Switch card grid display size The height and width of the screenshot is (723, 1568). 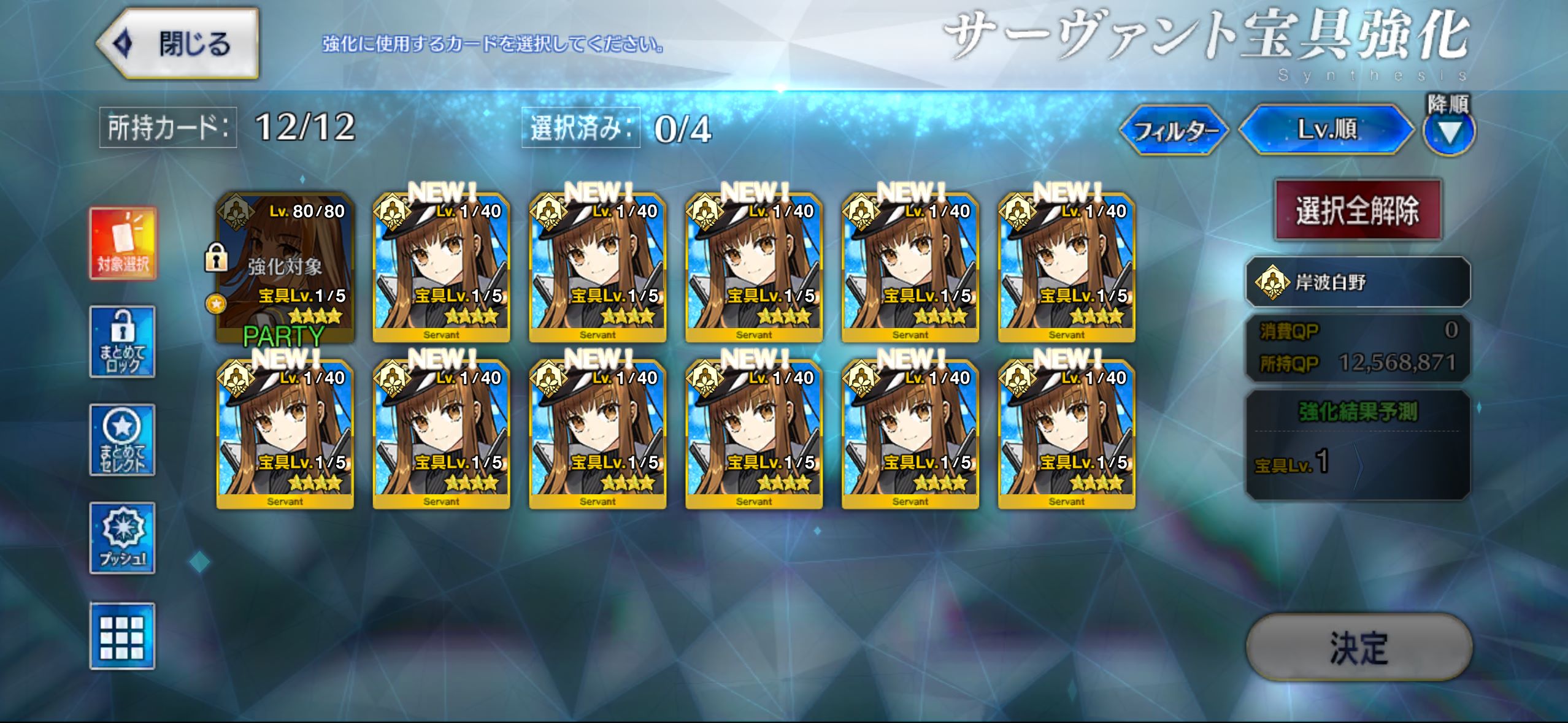[123, 636]
